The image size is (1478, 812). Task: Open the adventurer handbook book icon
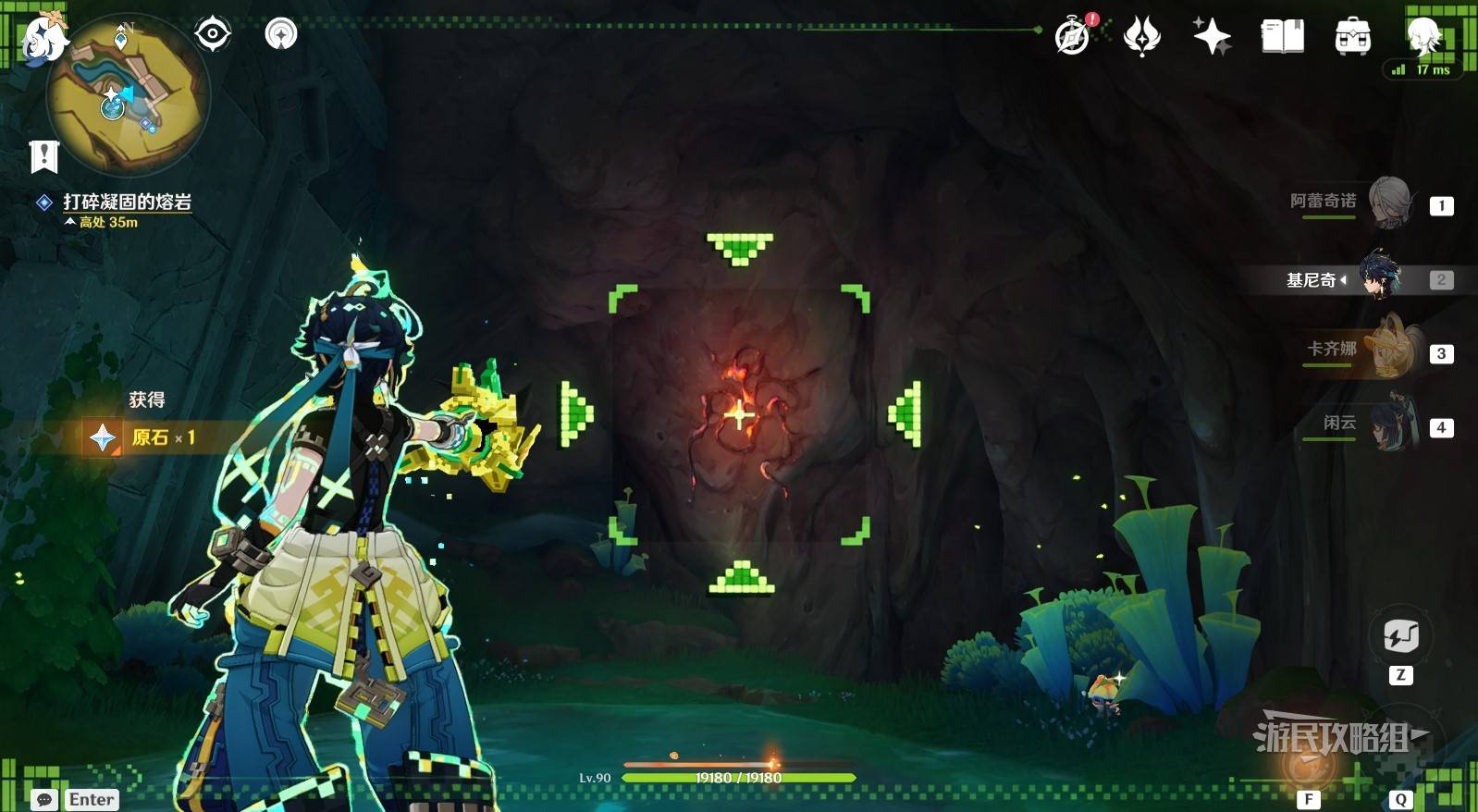pyautogui.click(x=1283, y=37)
